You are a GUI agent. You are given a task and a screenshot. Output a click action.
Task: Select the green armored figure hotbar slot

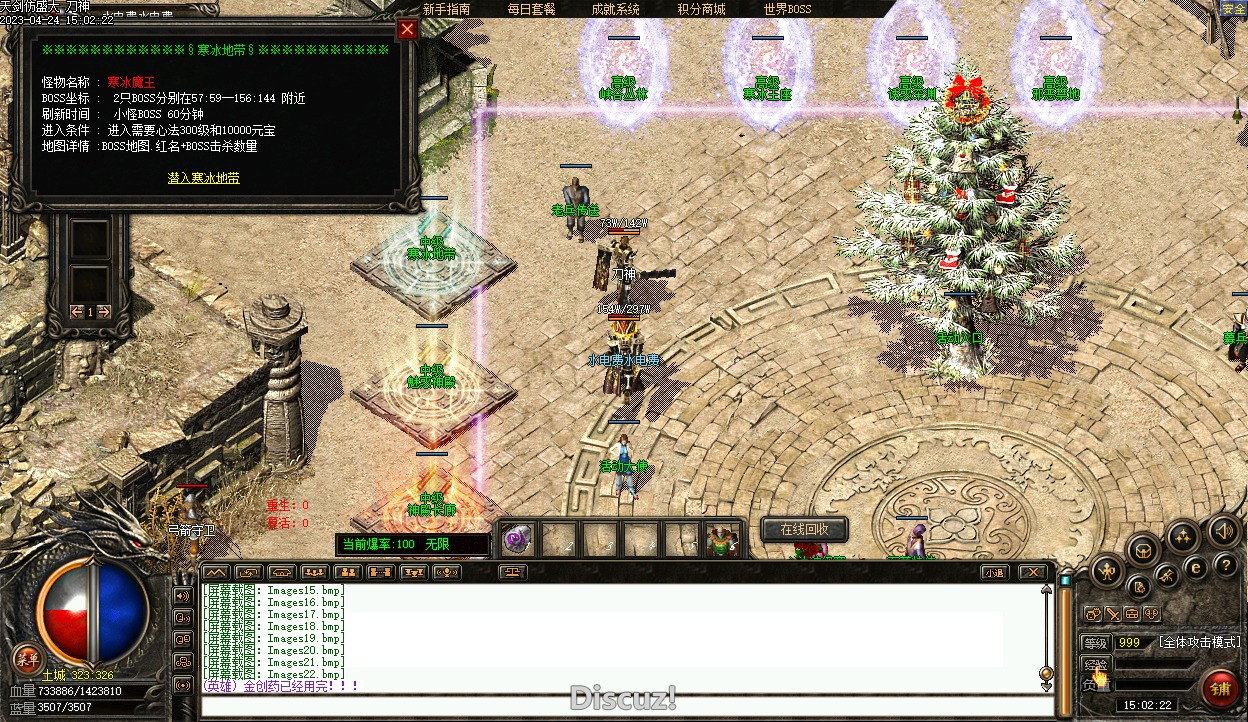coord(722,540)
